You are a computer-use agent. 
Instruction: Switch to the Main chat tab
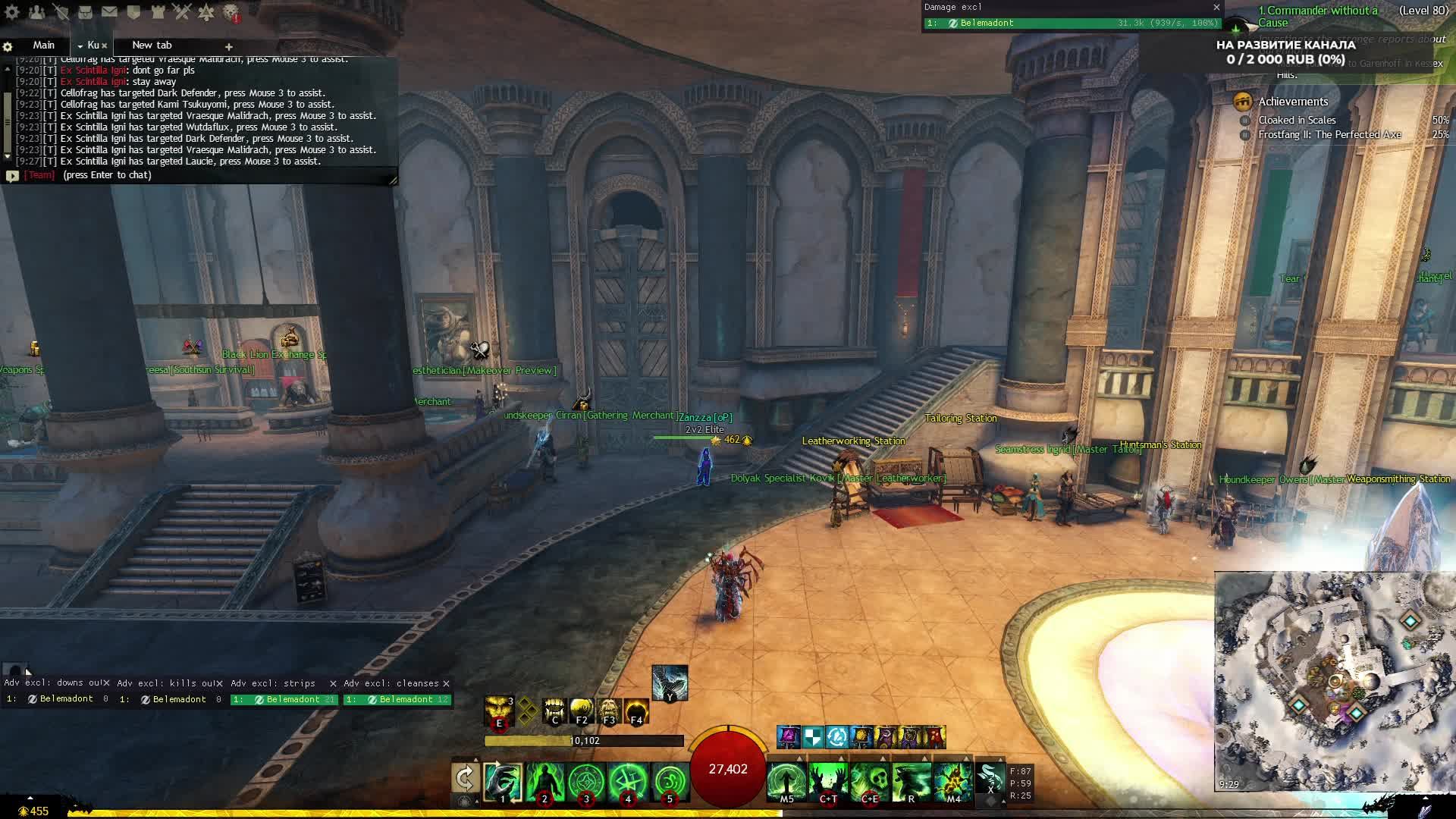(43, 45)
